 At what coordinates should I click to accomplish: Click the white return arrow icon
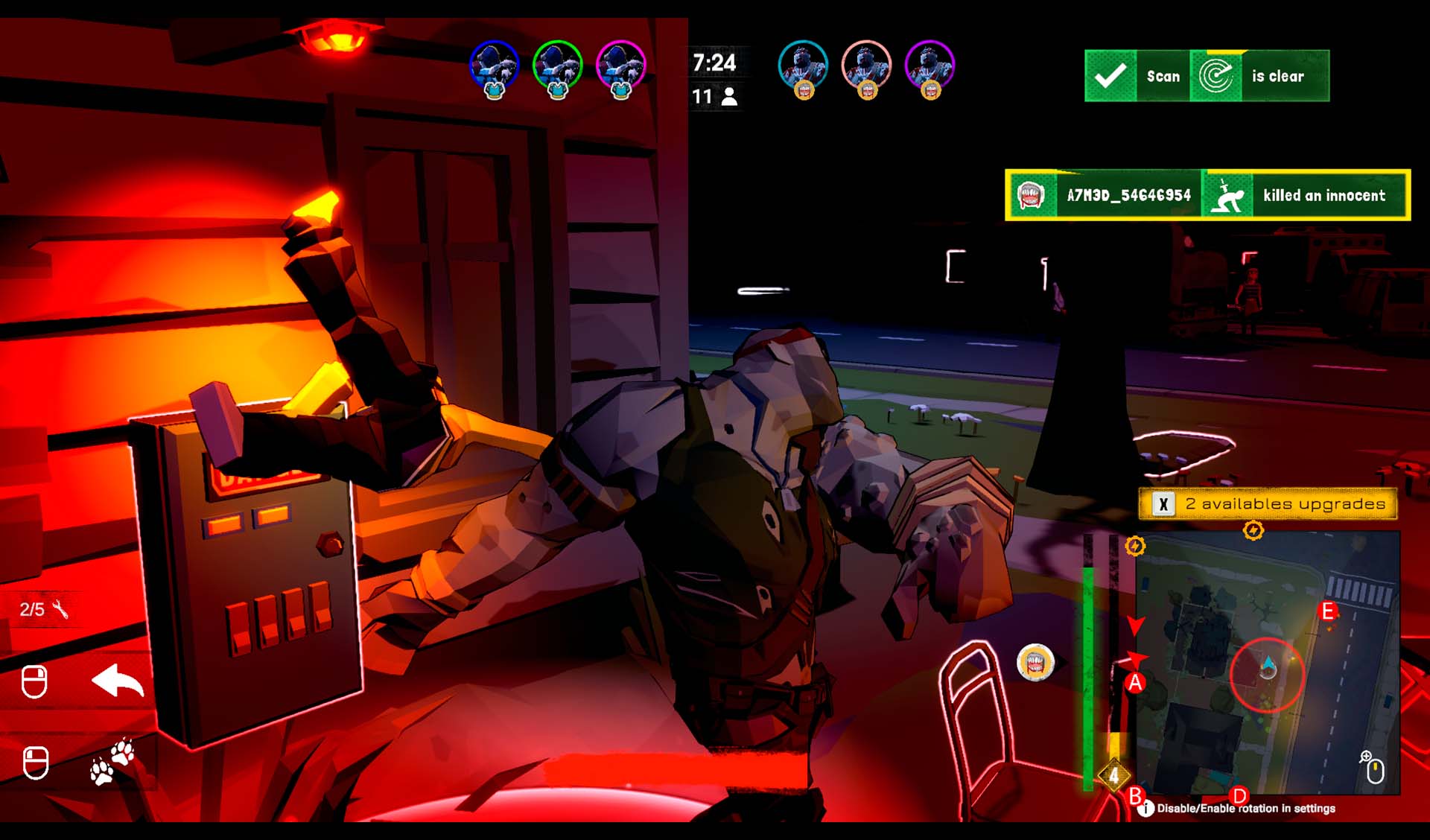tap(118, 681)
